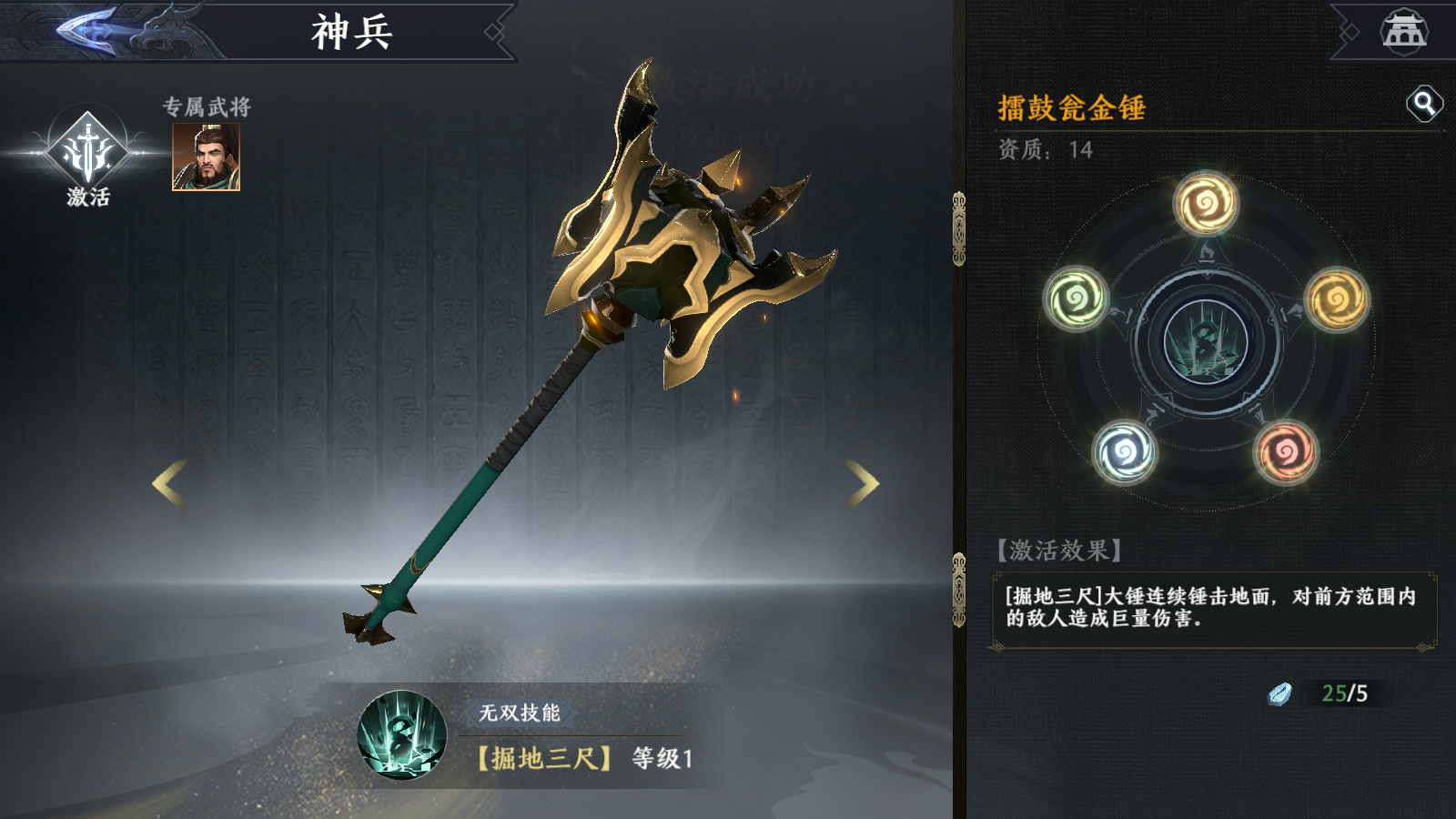1456x819 pixels.
Task: Return to city via the building icon
Action: pyautogui.click(x=1404, y=31)
